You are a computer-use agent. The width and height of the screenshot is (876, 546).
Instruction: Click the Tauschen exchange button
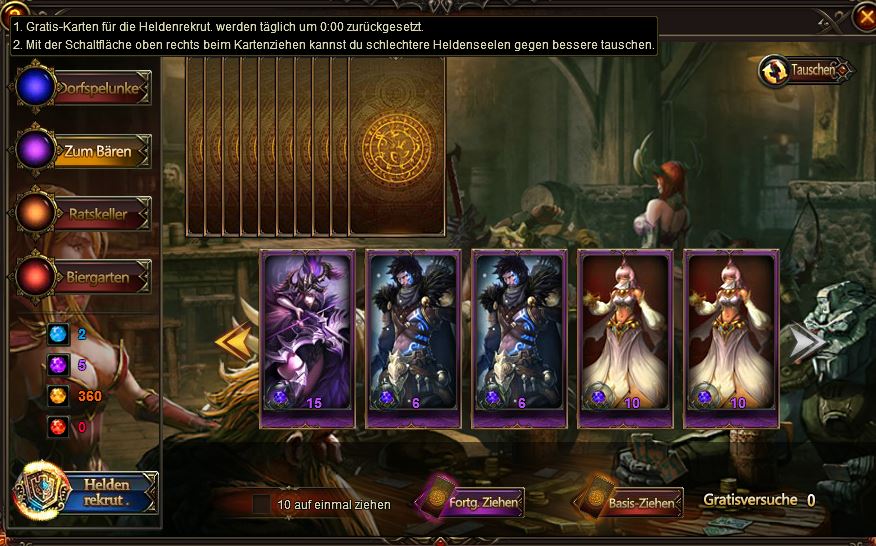[x=807, y=70]
